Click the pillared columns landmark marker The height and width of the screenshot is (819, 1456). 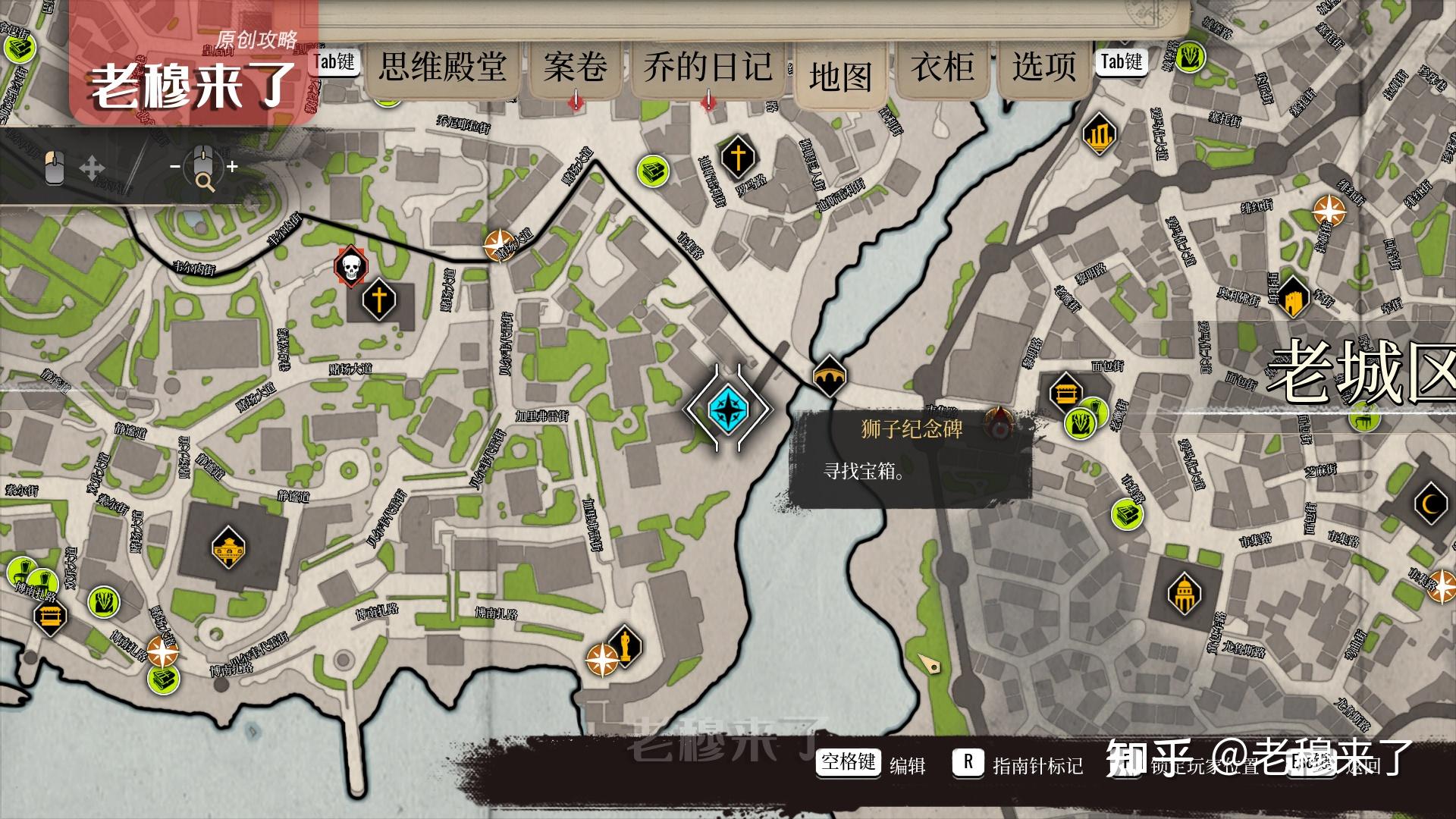click(1100, 135)
